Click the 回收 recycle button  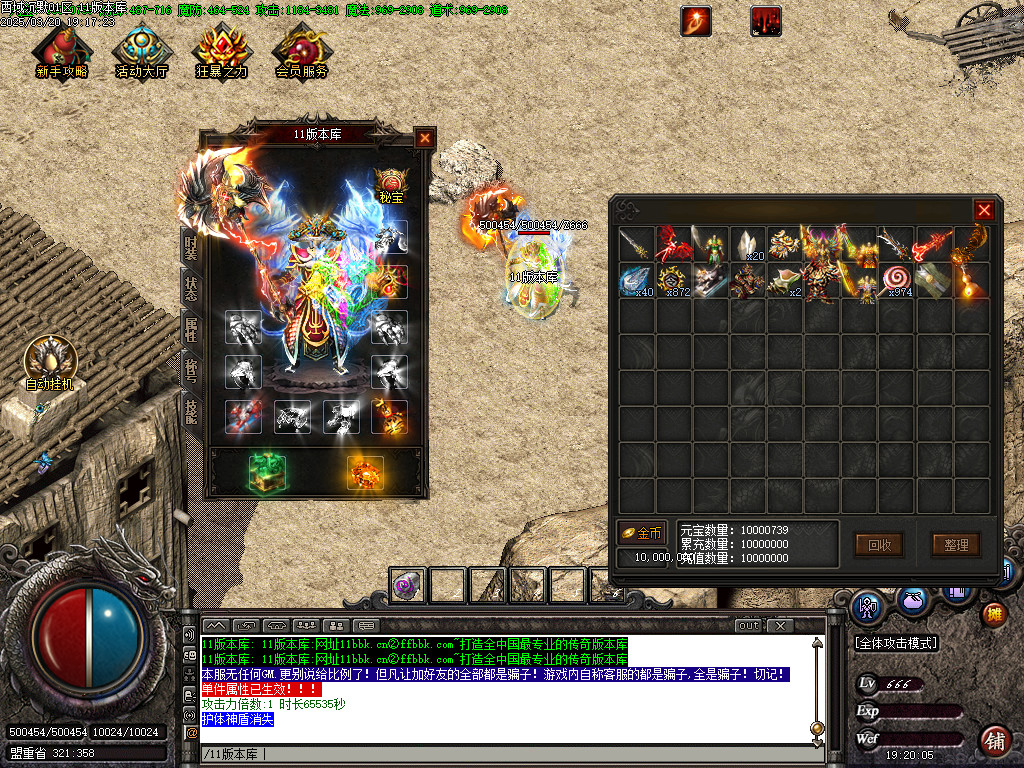pyautogui.click(x=879, y=545)
